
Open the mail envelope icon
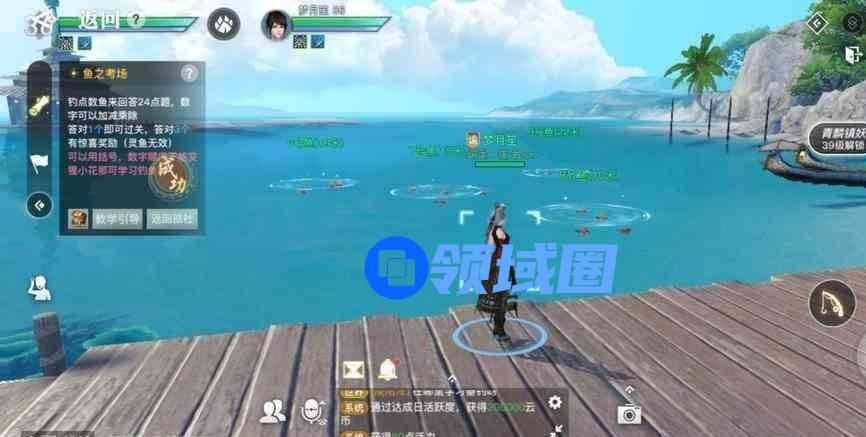pos(353,370)
